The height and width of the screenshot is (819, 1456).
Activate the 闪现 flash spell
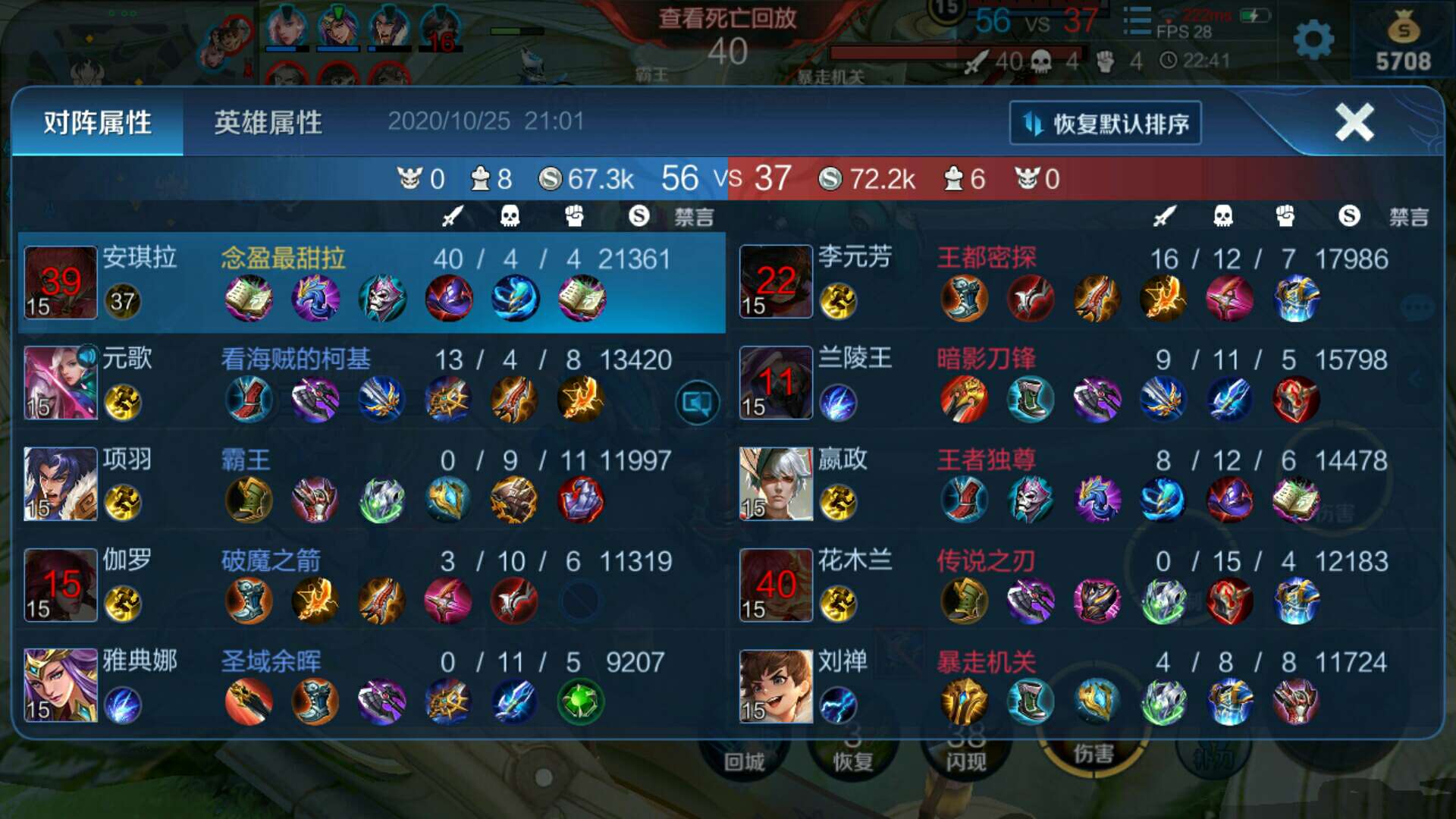(x=965, y=755)
